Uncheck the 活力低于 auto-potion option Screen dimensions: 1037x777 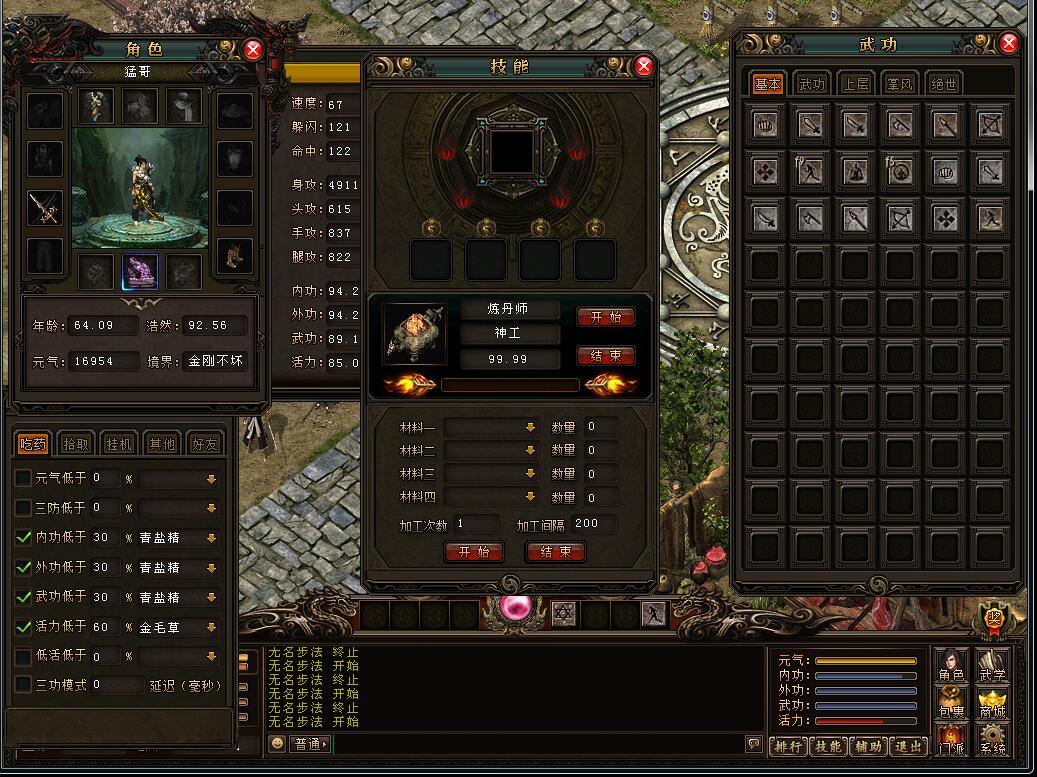click(x=24, y=627)
